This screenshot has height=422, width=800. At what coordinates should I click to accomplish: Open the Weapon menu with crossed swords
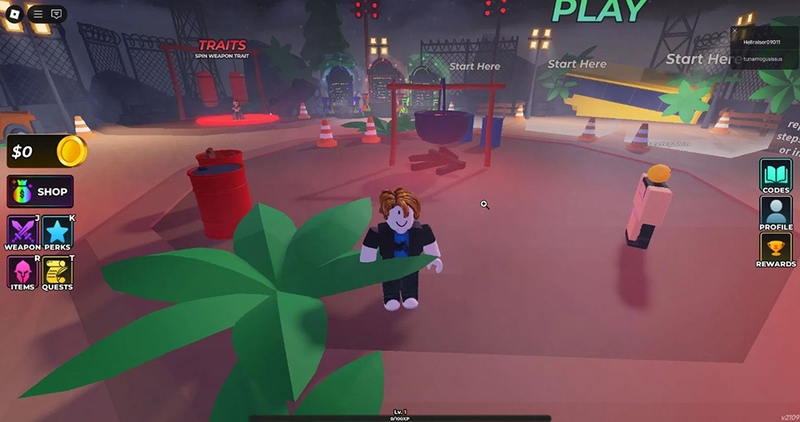point(22,233)
